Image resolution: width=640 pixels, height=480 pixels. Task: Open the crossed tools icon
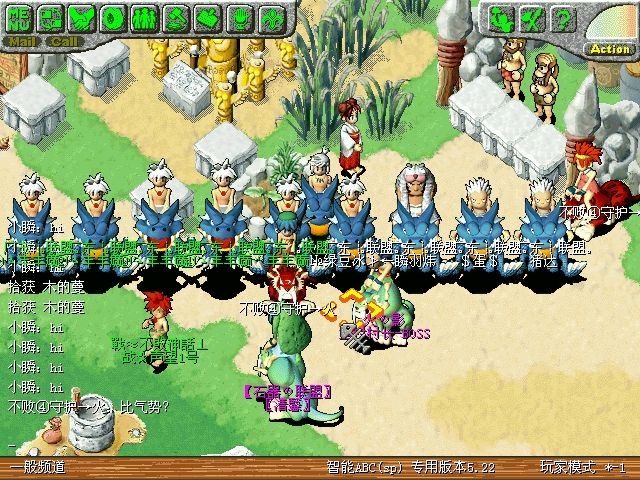click(532, 17)
